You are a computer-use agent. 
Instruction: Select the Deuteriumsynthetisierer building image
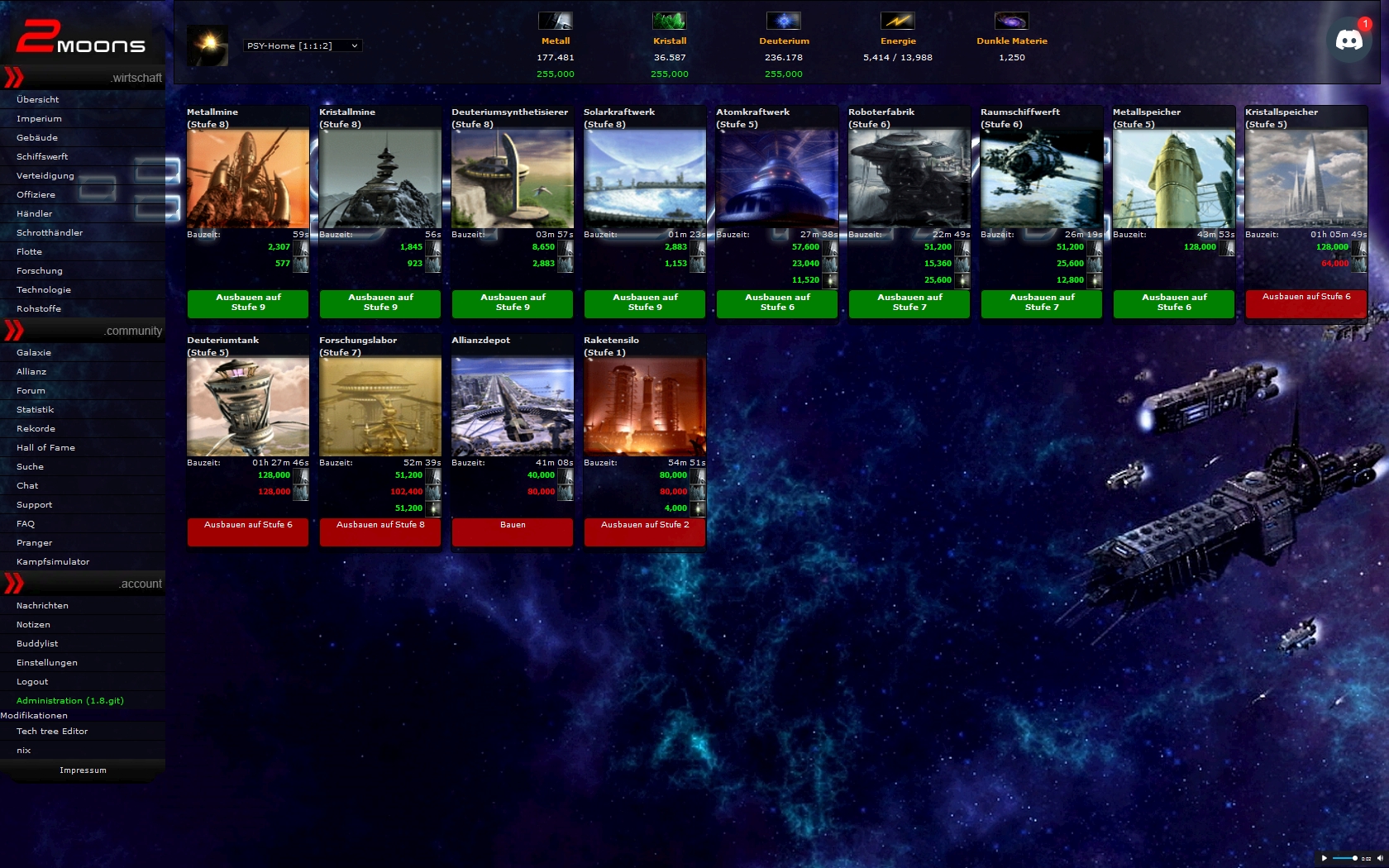(x=513, y=179)
